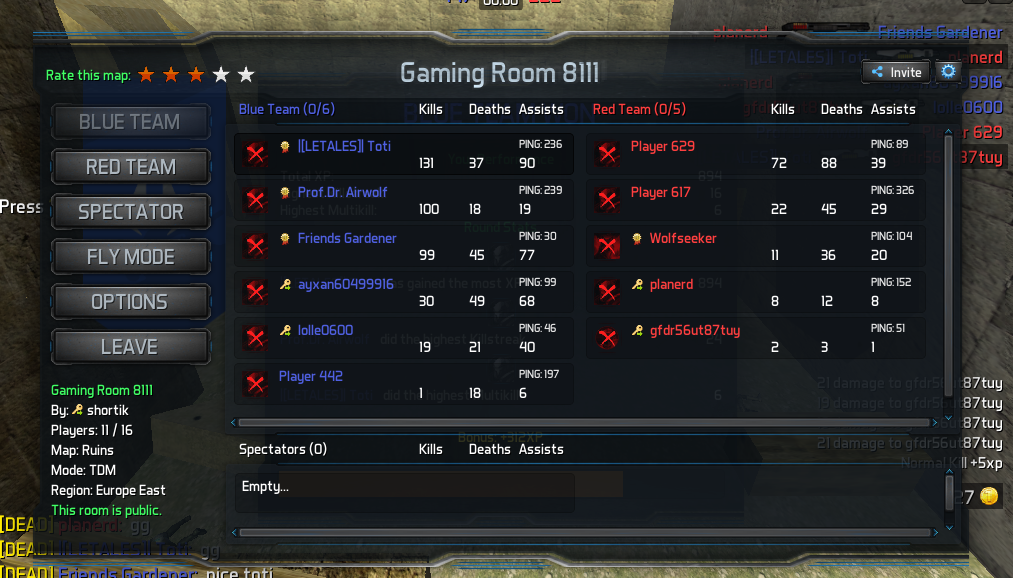Join the Red Team
Image resolution: width=1013 pixels, height=578 pixels.
point(130,167)
